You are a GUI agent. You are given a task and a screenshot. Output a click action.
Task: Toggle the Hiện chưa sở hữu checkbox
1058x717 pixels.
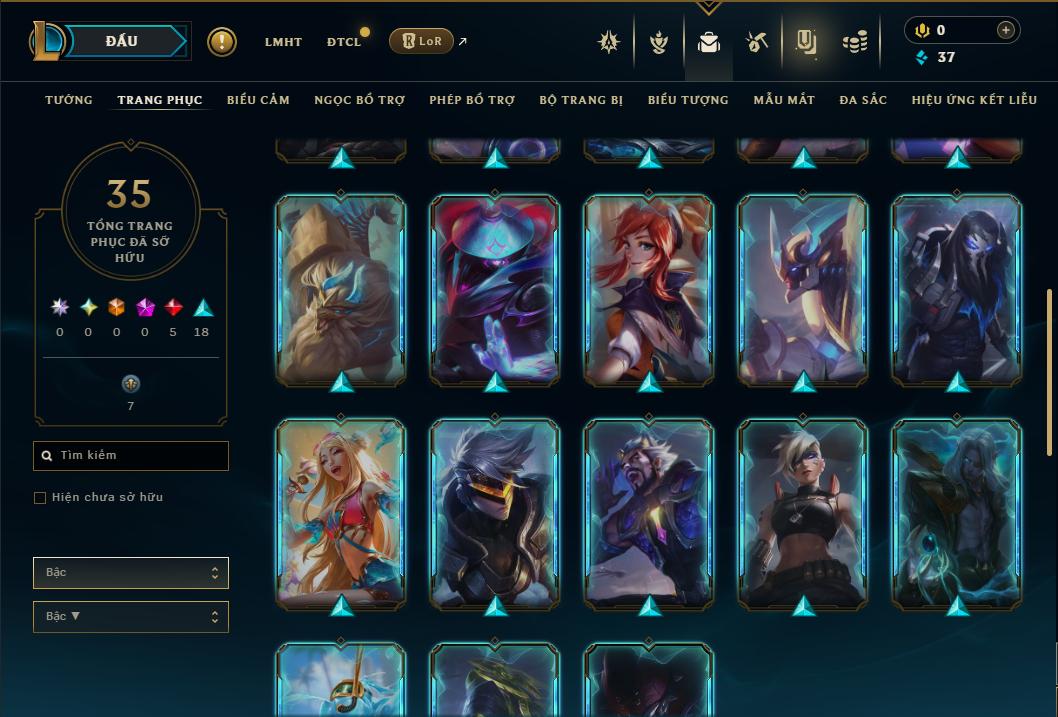(40, 498)
